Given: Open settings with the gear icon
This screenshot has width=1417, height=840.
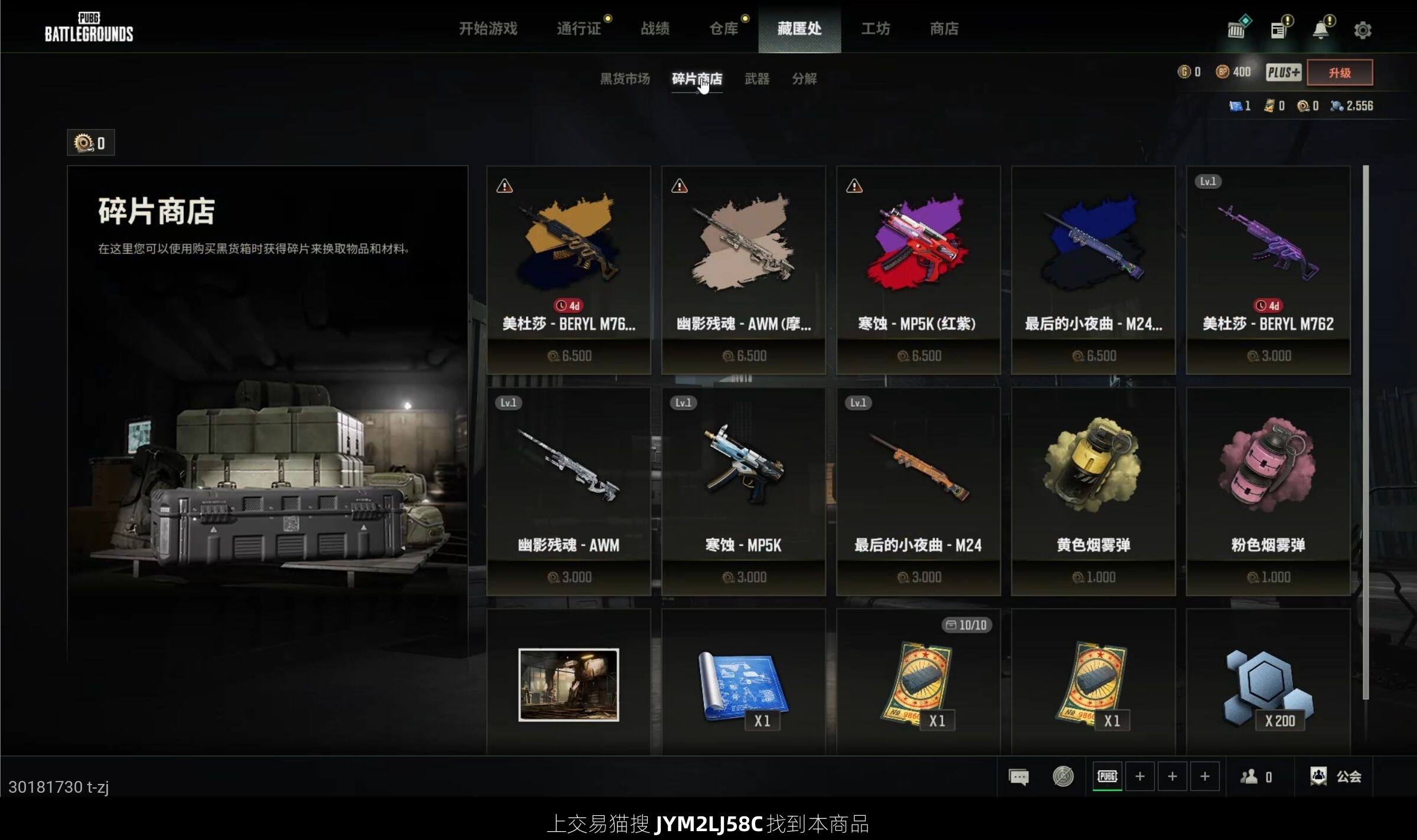Looking at the screenshot, I should (1362, 30).
